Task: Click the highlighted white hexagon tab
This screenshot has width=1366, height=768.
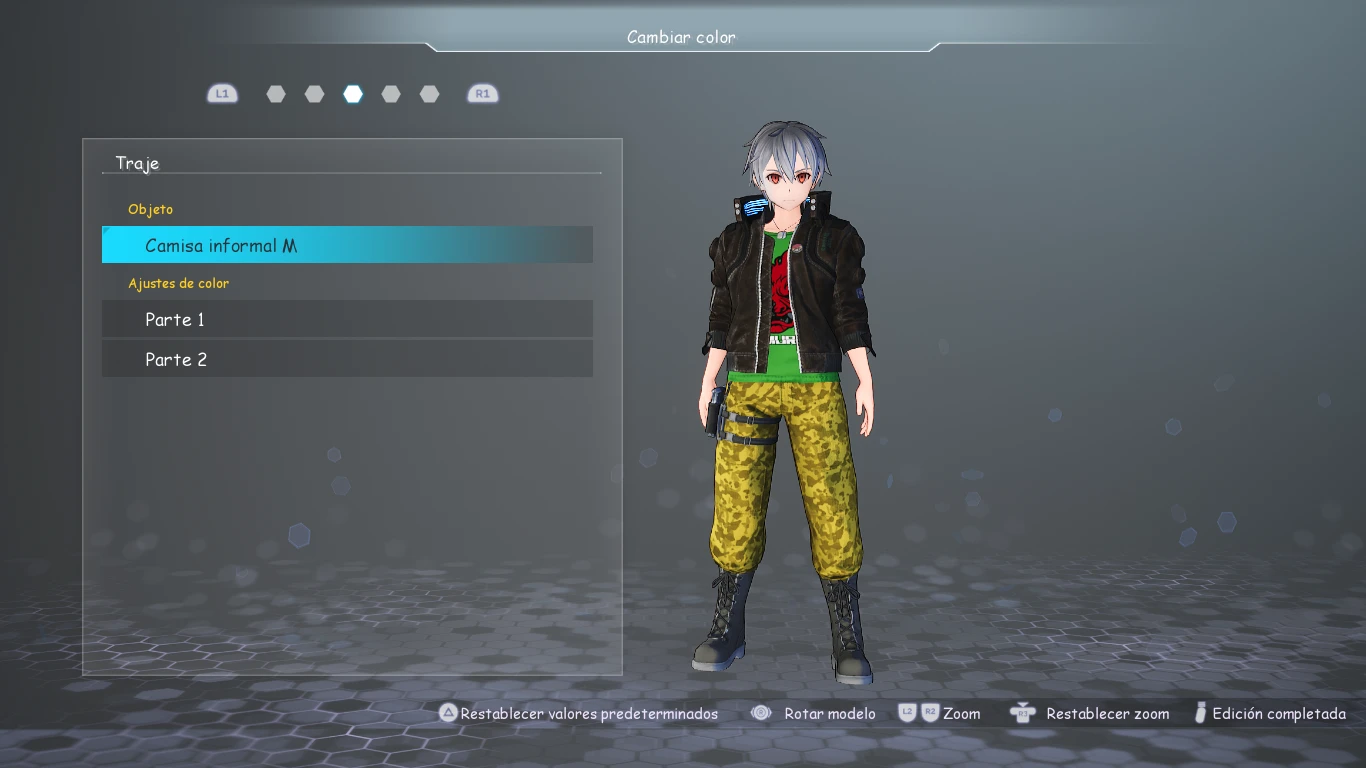Action: tap(353, 94)
